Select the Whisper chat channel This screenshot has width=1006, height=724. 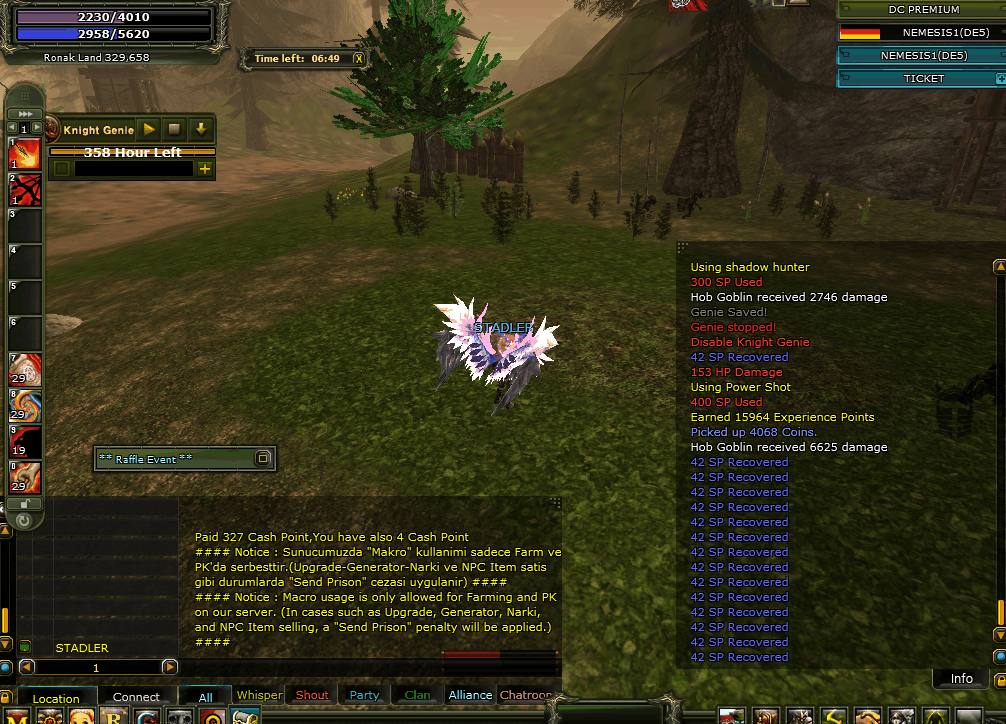click(259, 695)
